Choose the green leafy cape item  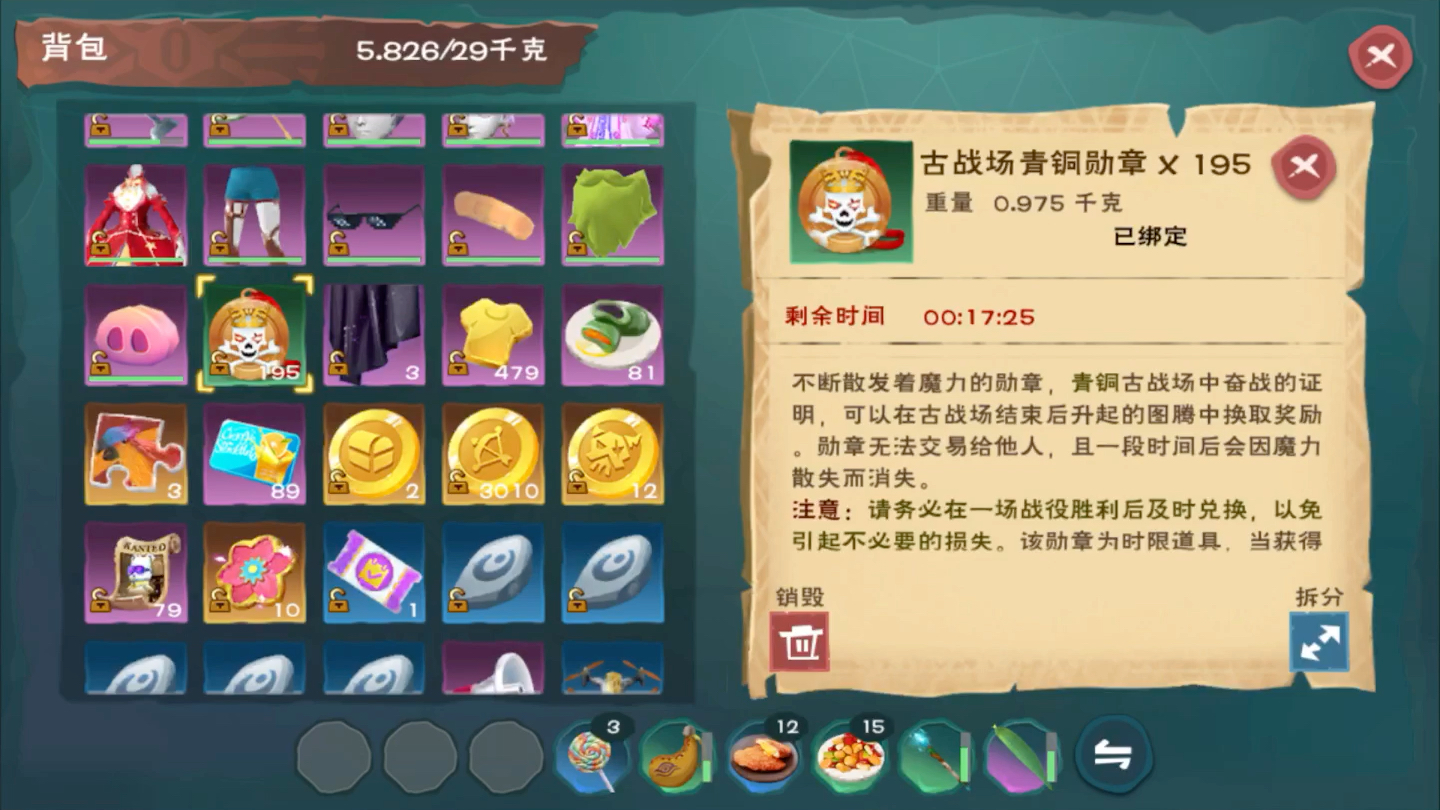(x=613, y=216)
